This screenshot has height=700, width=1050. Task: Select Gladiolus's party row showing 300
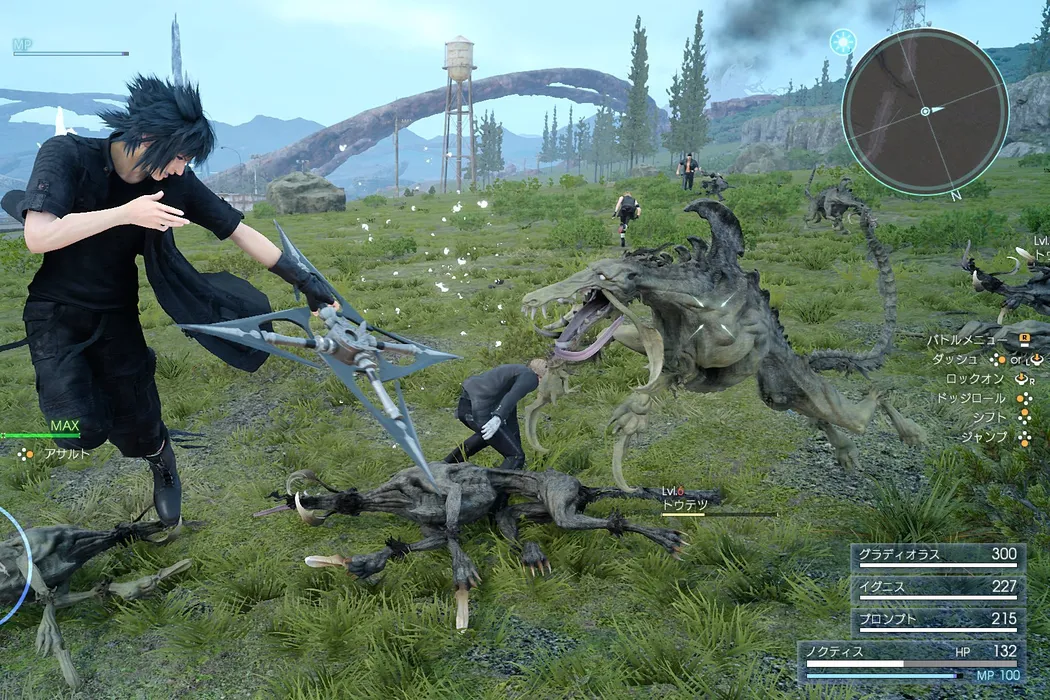tap(937, 556)
